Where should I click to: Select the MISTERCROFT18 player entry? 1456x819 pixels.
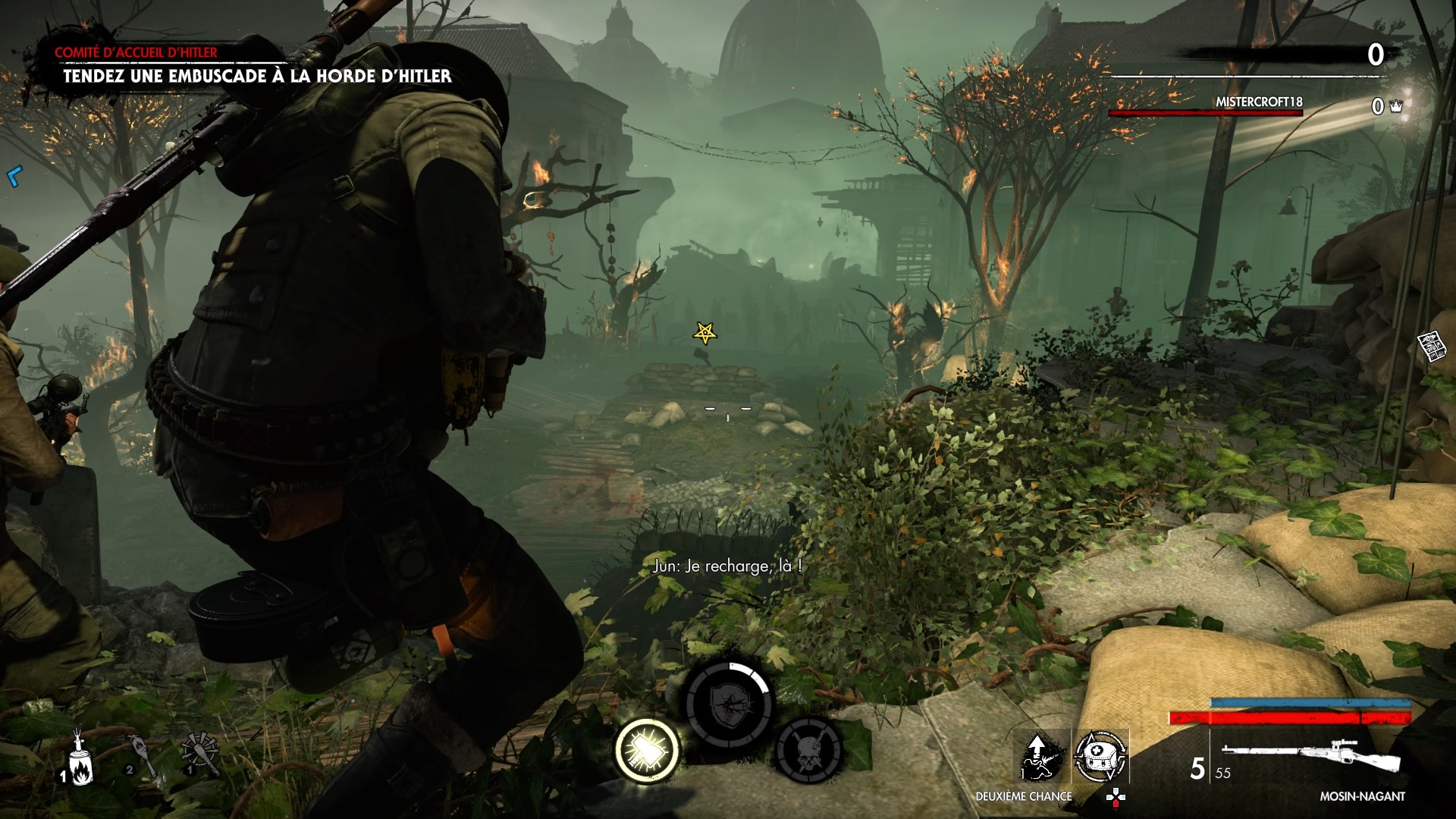point(1259,102)
